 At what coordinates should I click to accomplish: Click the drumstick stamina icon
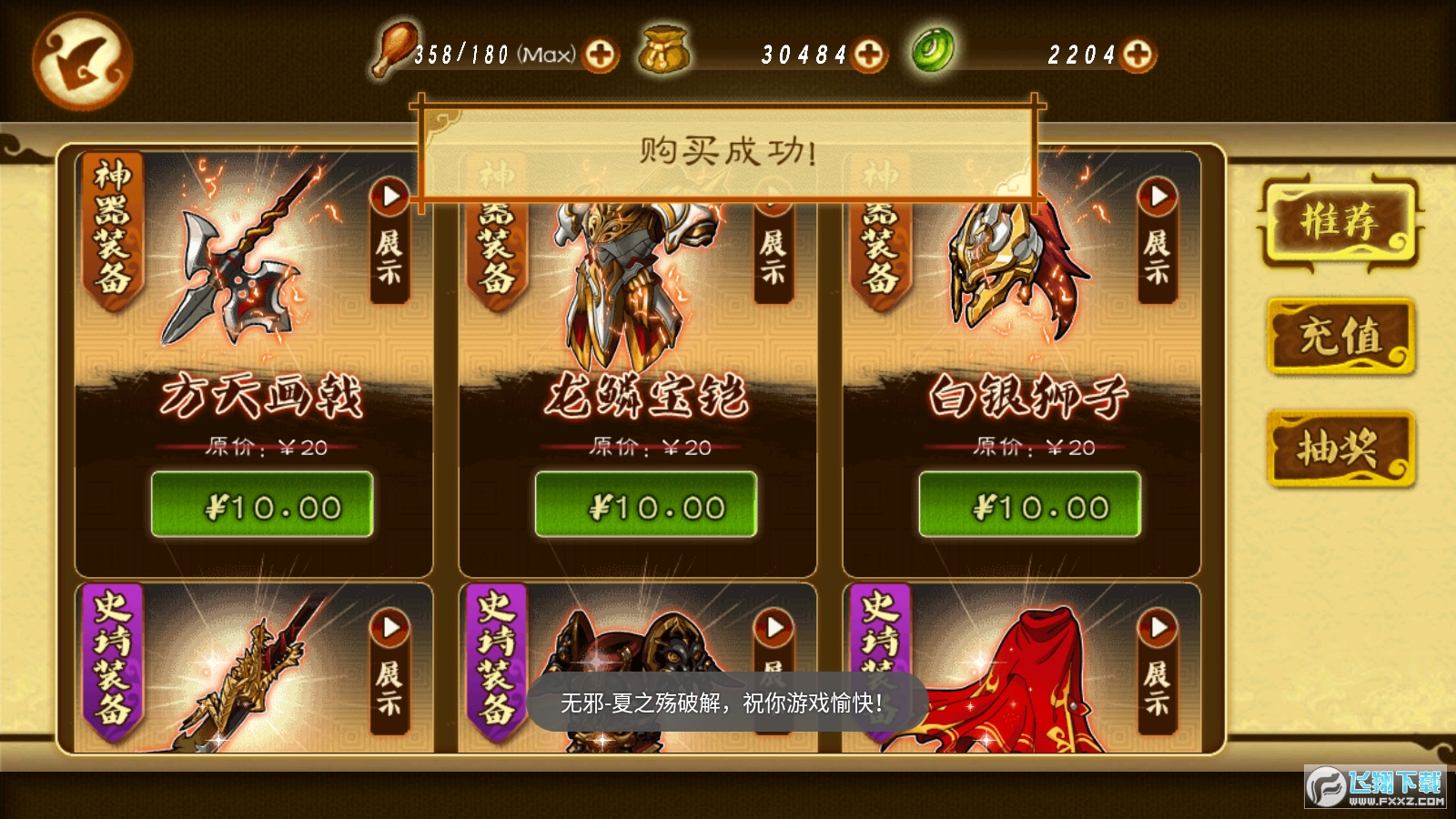391,53
